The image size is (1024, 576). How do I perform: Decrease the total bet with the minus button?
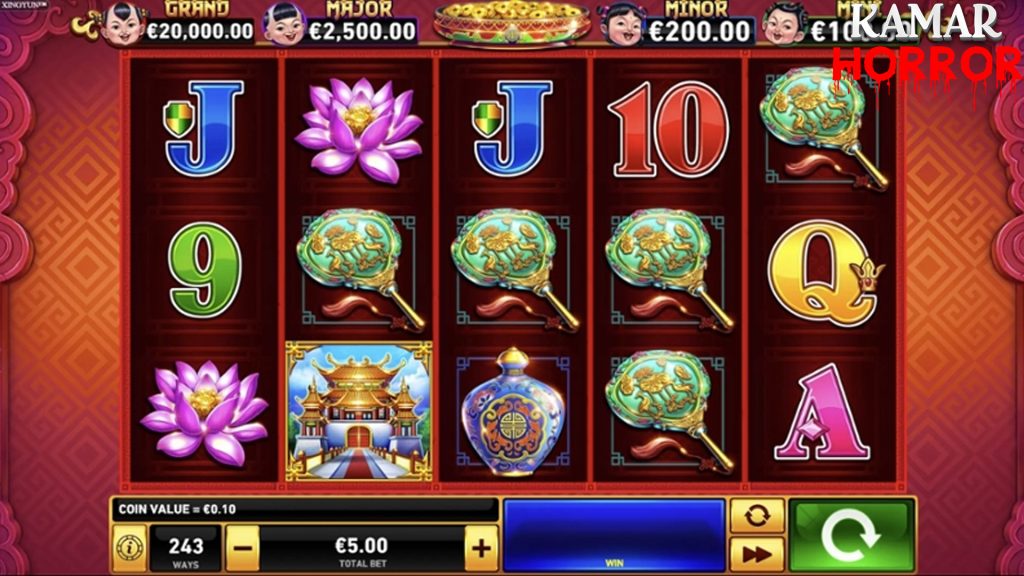[242, 548]
